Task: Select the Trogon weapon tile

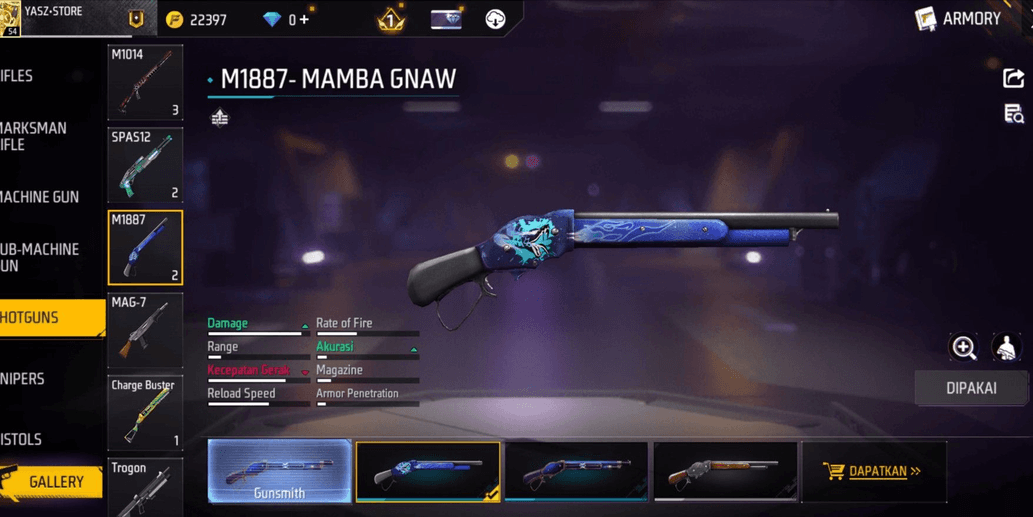Action: [145, 488]
